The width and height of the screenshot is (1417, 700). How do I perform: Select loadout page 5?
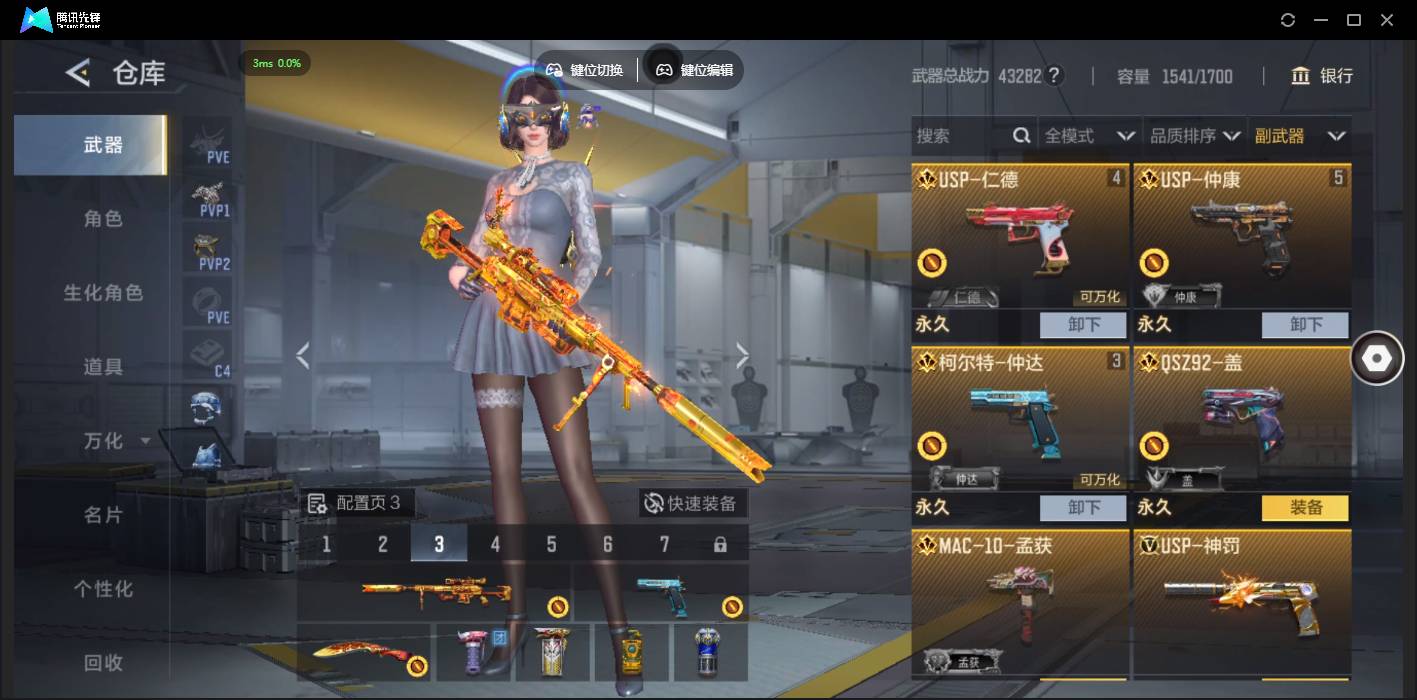551,544
